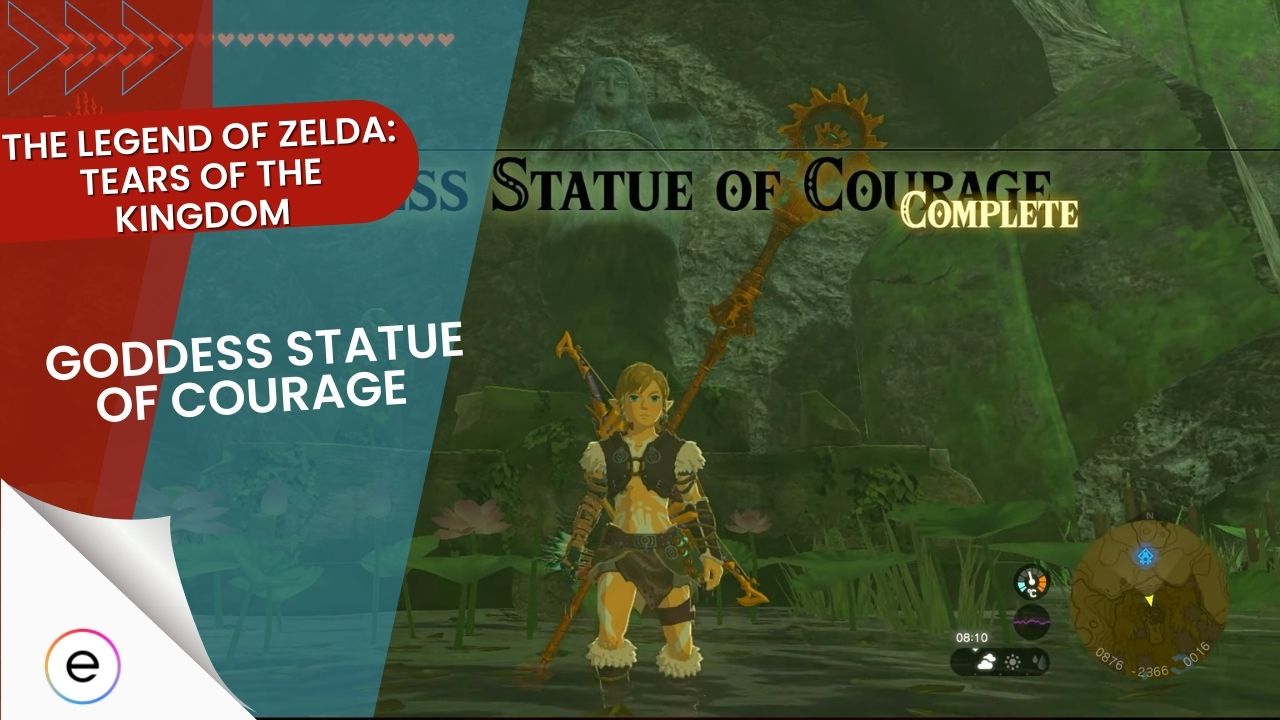This screenshot has height=720, width=1280.
Task: Toggle the first red heart in the health row
Action: click(x=65, y=39)
